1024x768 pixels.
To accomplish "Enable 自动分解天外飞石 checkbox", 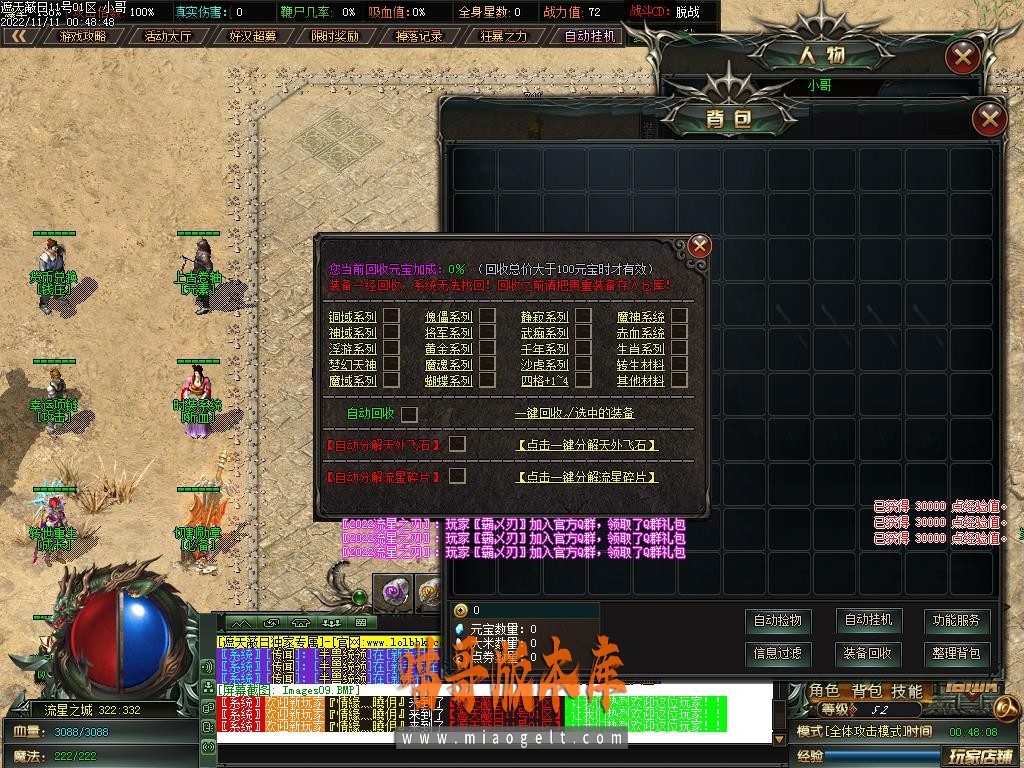I will [457, 444].
